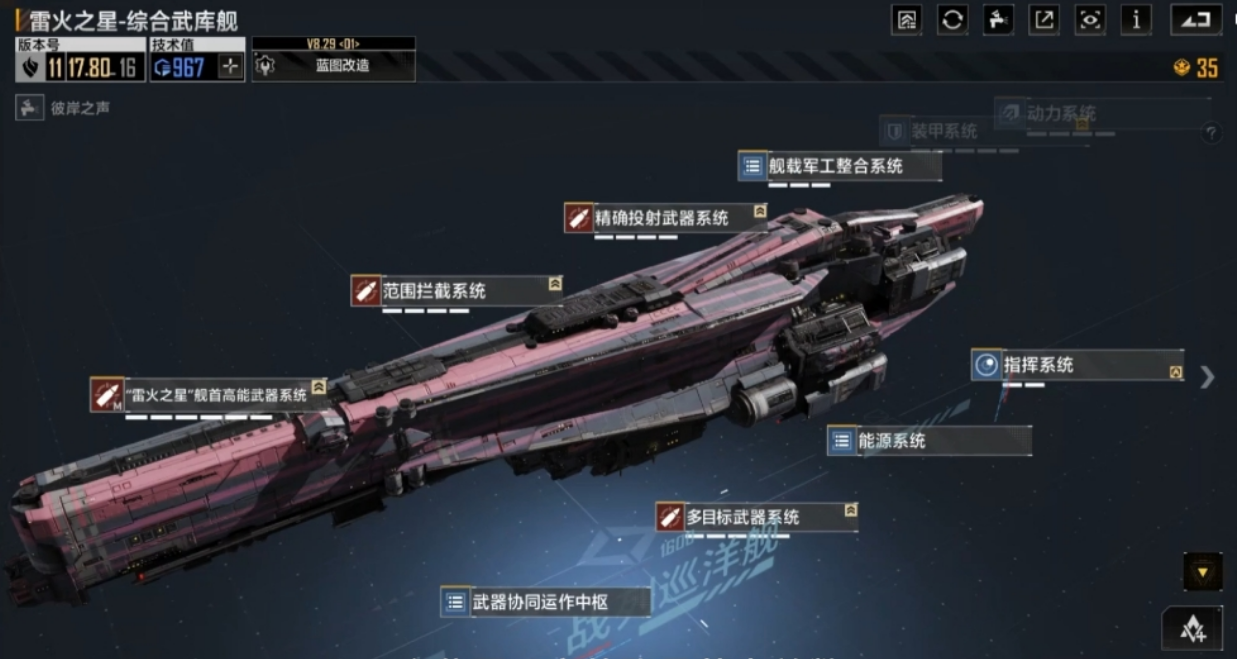
Task: Show next ship with right chevron arrow
Action: [x=1207, y=377]
